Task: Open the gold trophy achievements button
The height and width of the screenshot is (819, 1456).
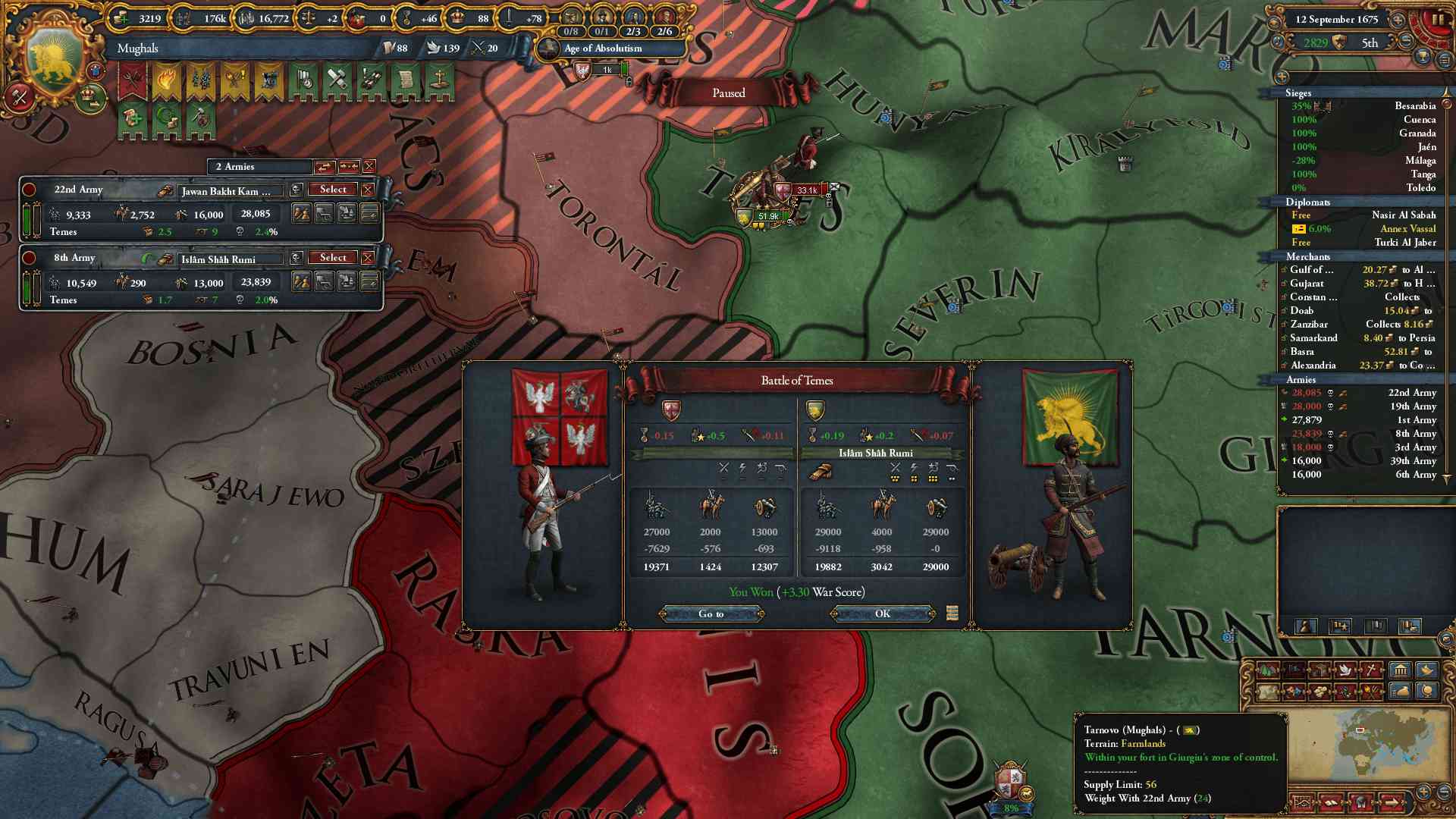Action: point(1423,57)
